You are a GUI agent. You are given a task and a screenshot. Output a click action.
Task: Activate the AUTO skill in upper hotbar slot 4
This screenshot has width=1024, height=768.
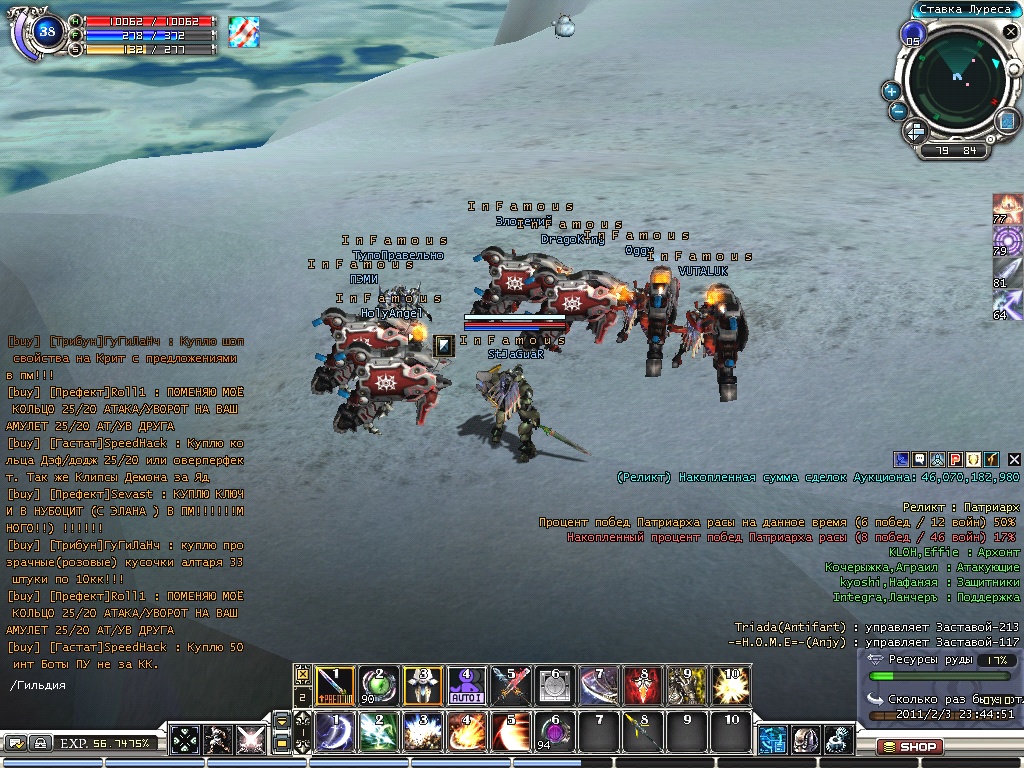(466, 685)
